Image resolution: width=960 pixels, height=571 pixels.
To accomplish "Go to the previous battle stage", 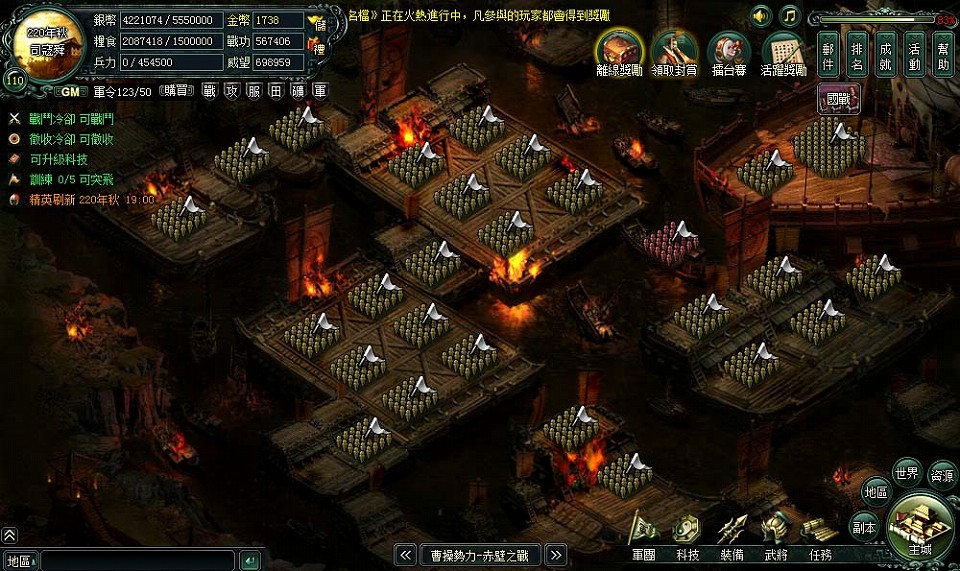I will pos(405,555).
